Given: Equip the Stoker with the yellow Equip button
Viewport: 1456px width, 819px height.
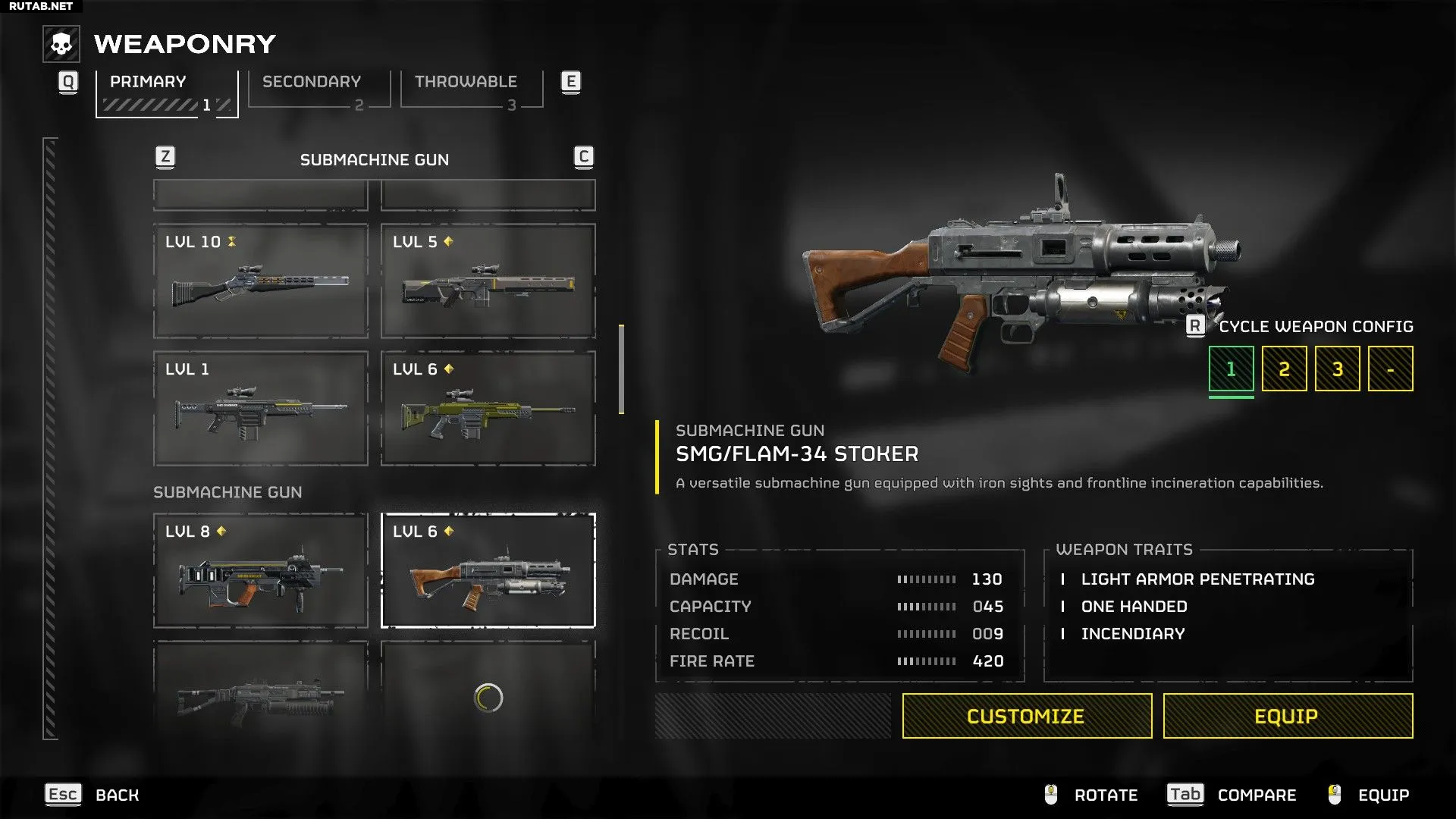Looking at the screenshot, I should click(x=1288, y=716).
